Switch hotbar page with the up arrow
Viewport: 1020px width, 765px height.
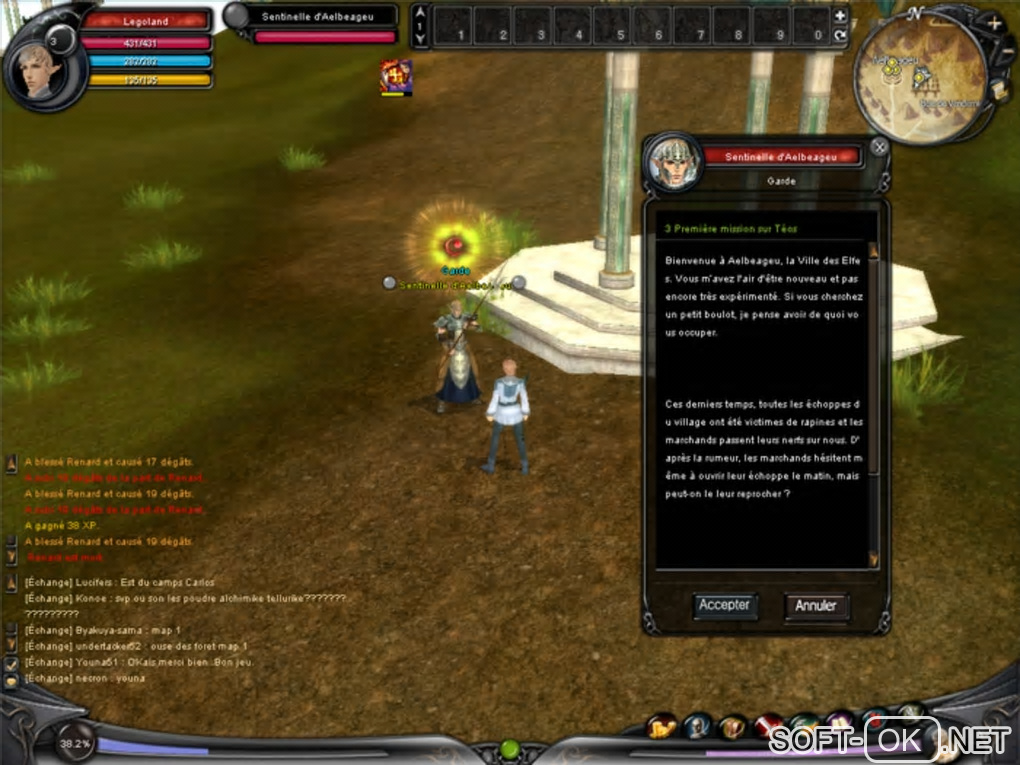pyautogui.click(x=421, y=14)
